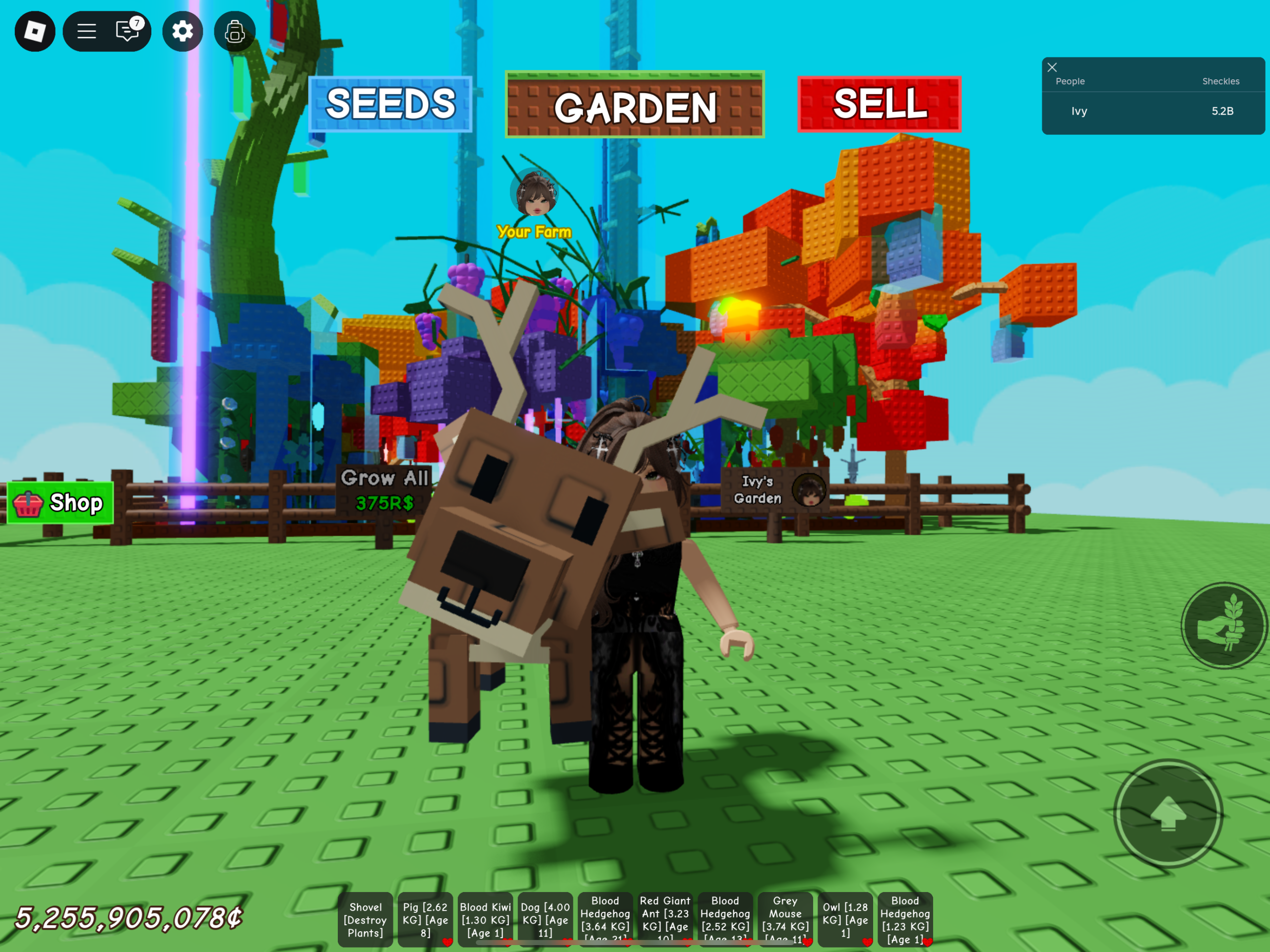The width and height of the screenshot is (1270, 952).
Task: Click the harvest plant hand icon
Action: [x=1222, y=625]
